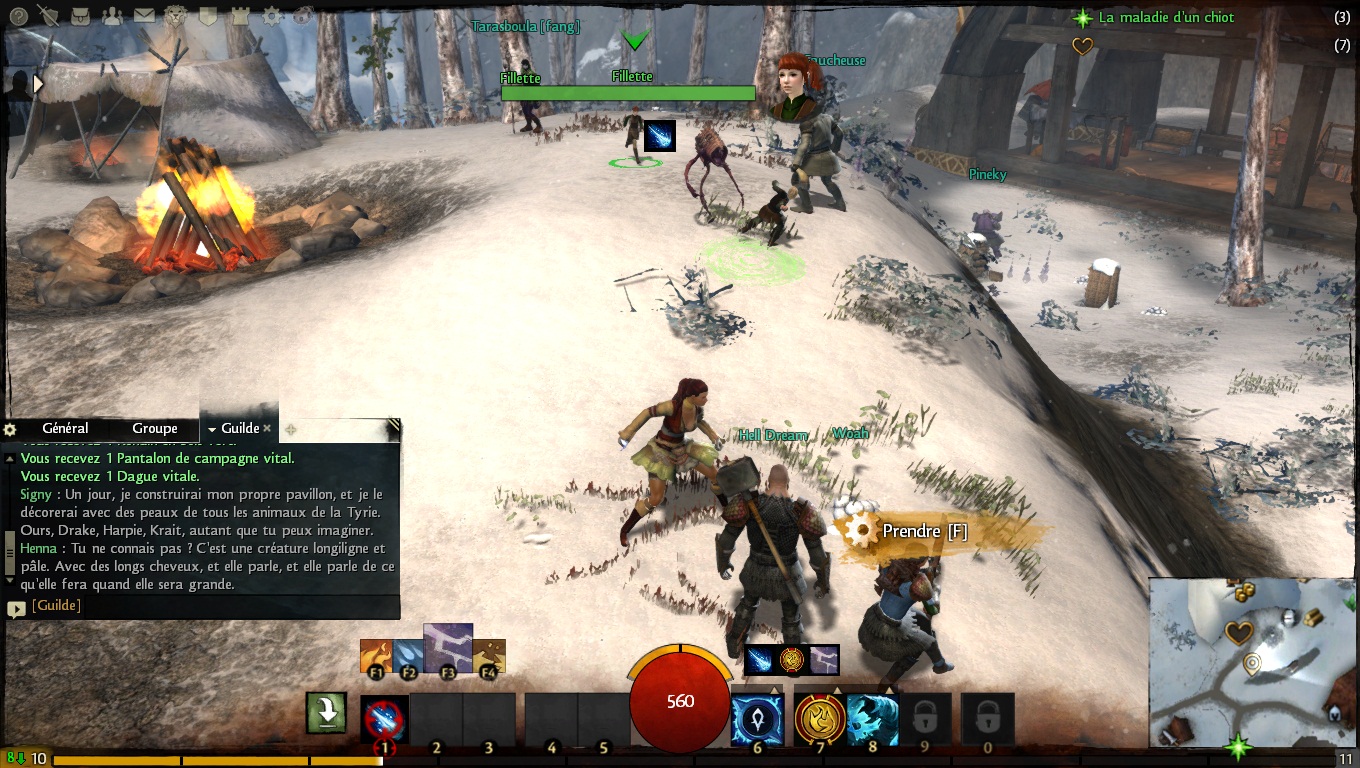
Task: Select the La maladie d'un chiot objective
Action: 1166,17
